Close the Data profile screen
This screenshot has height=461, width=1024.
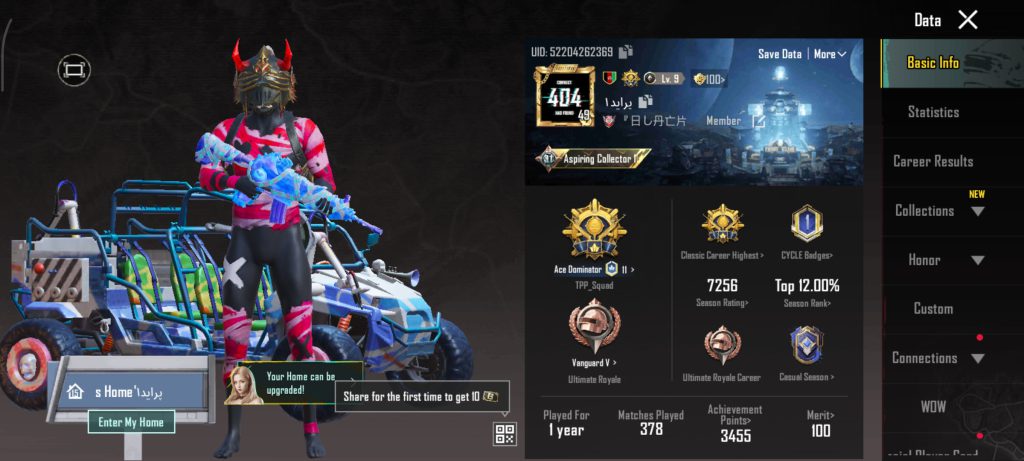point(967,20)
